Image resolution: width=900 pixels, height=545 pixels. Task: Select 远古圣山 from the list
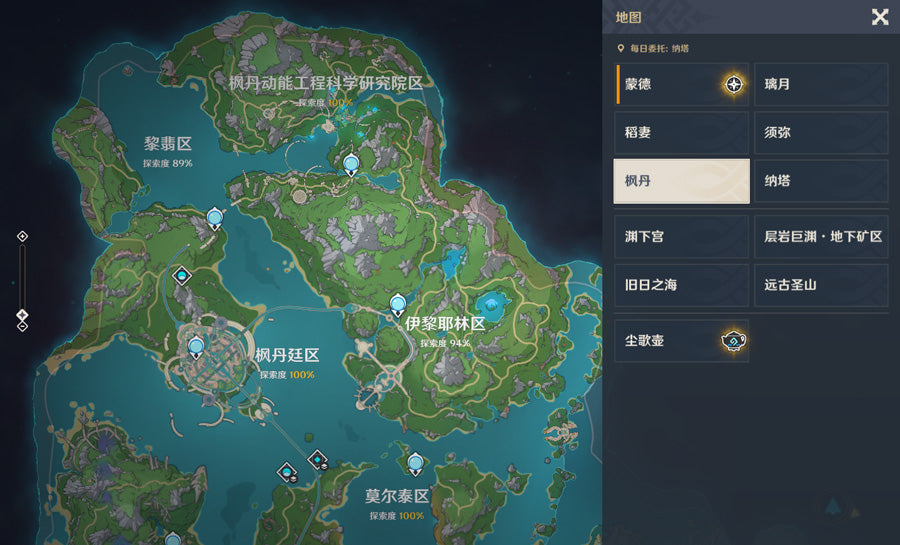pos(820,285)
